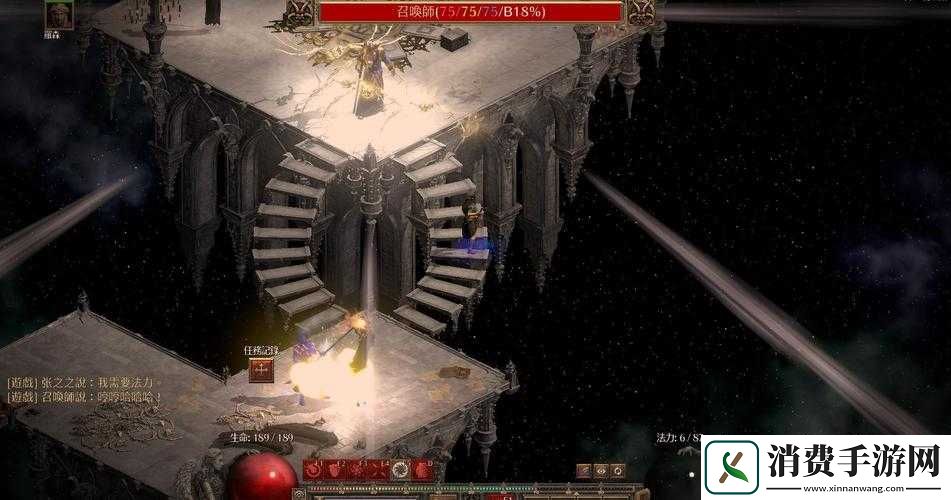This screenshot has width=951, height=500.
Task: Activate the grey ring skill icon
Action: [400, 469]
